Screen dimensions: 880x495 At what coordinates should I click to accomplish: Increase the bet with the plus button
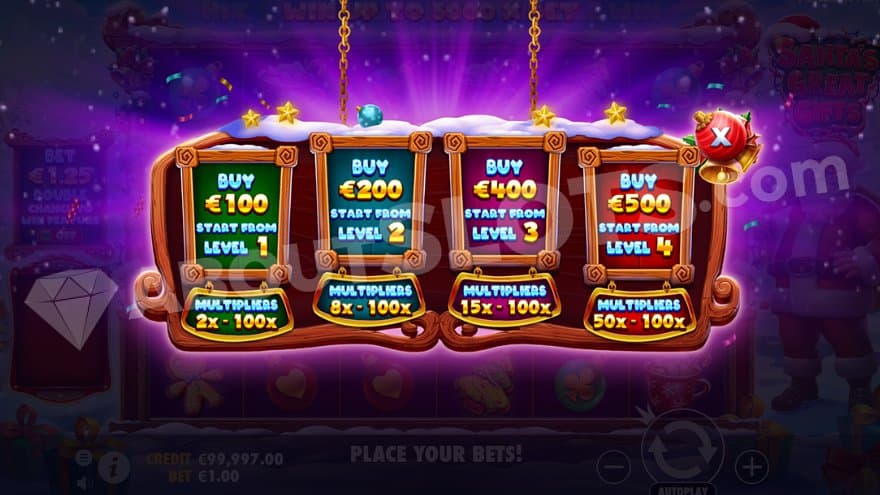point(751,466)
